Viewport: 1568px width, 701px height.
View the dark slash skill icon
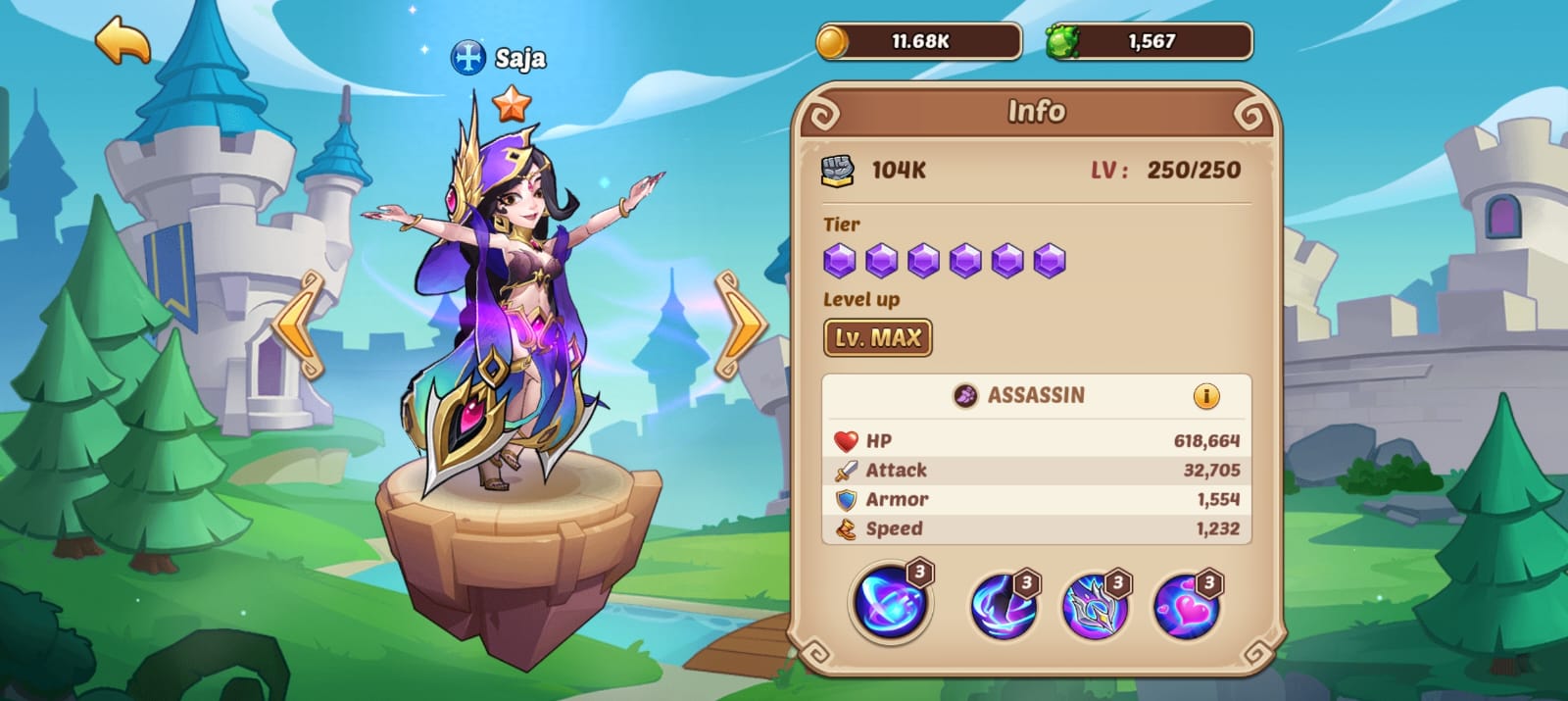(x=1003, y=605)
